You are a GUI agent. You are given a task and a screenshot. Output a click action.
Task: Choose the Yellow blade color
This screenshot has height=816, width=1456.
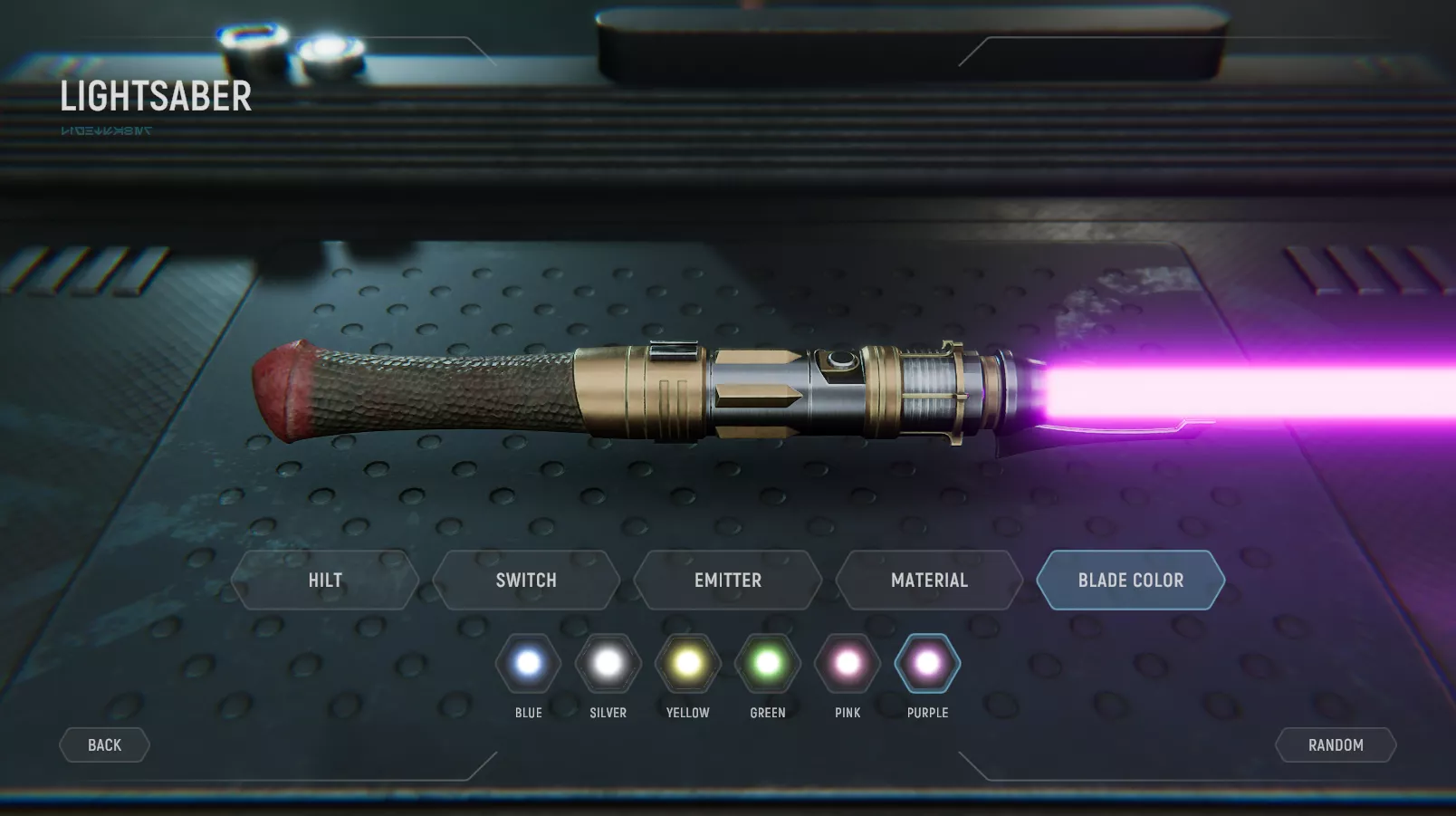point(686,664)
